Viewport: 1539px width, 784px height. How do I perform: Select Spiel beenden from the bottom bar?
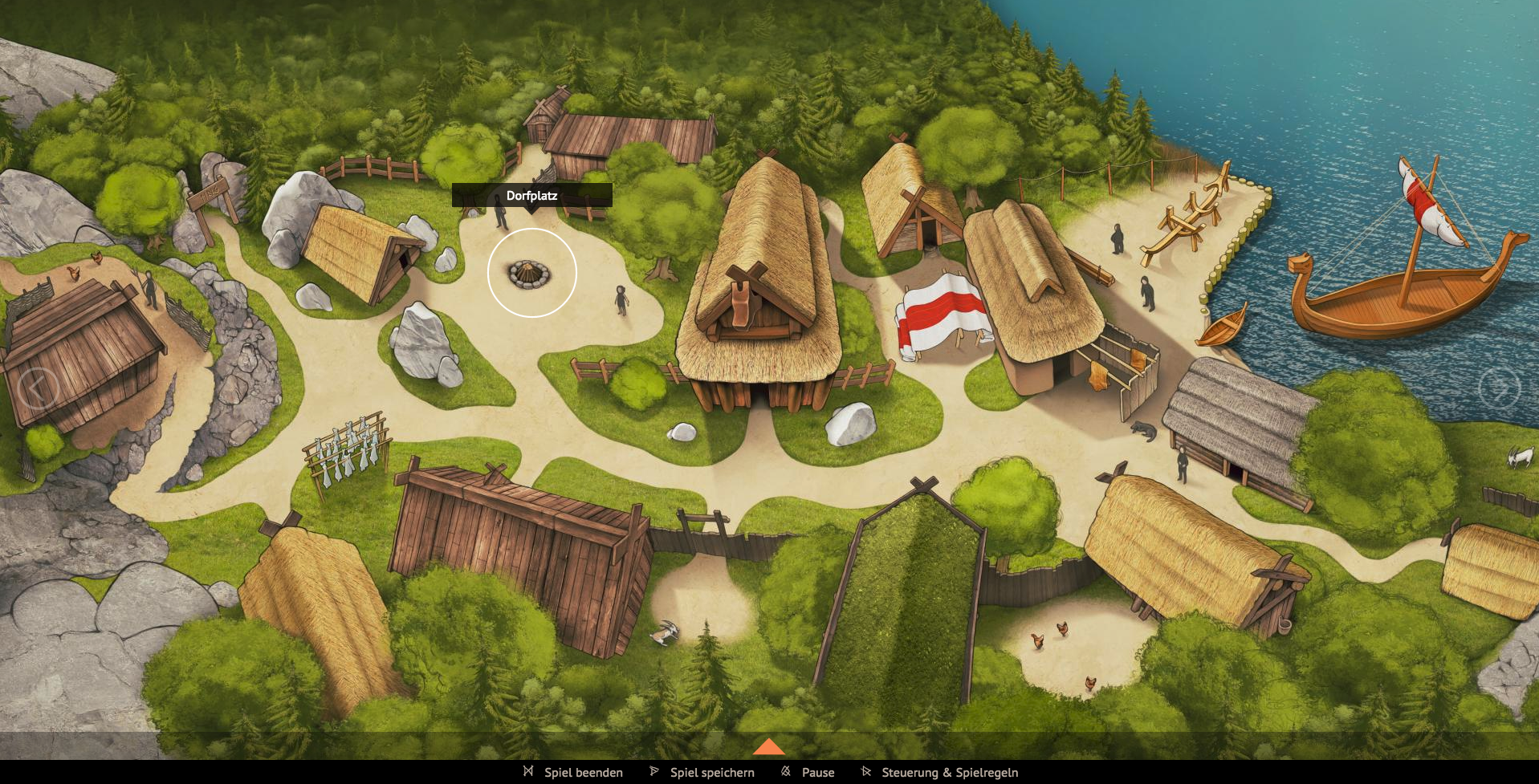583,772
